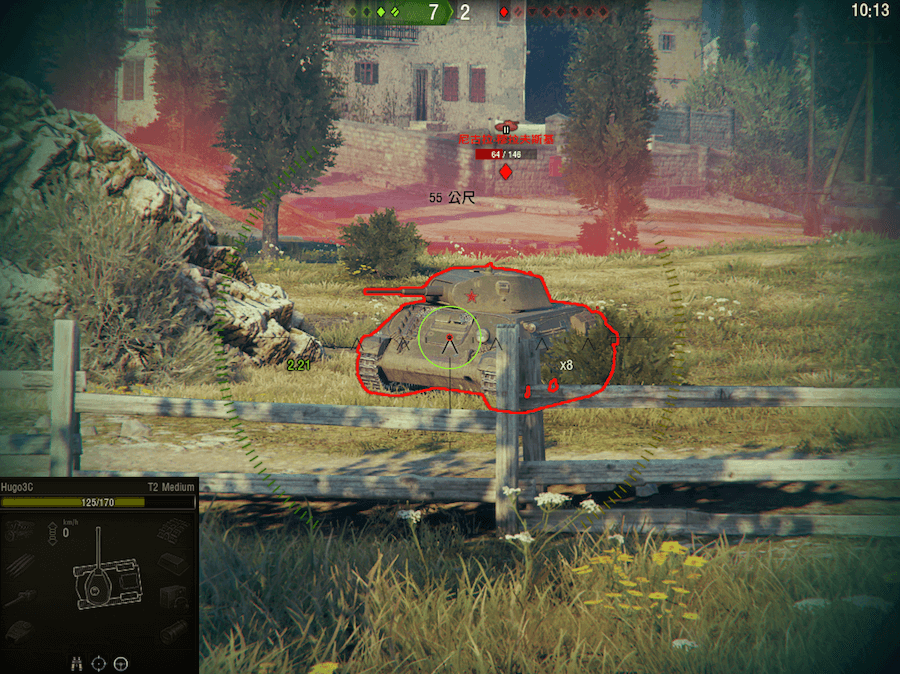Click the engine module icon
Image resolution: width=900 pixels, height=674 pixels.
click(20, 529)
